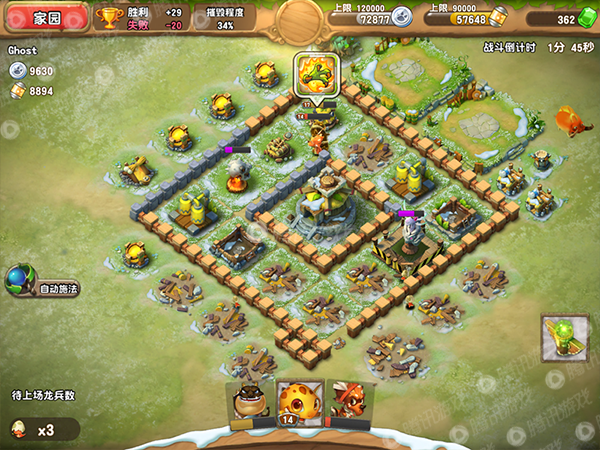Click the round wooden emblem at top center
The image size is (600, 450).
click(x=301, y=17)
